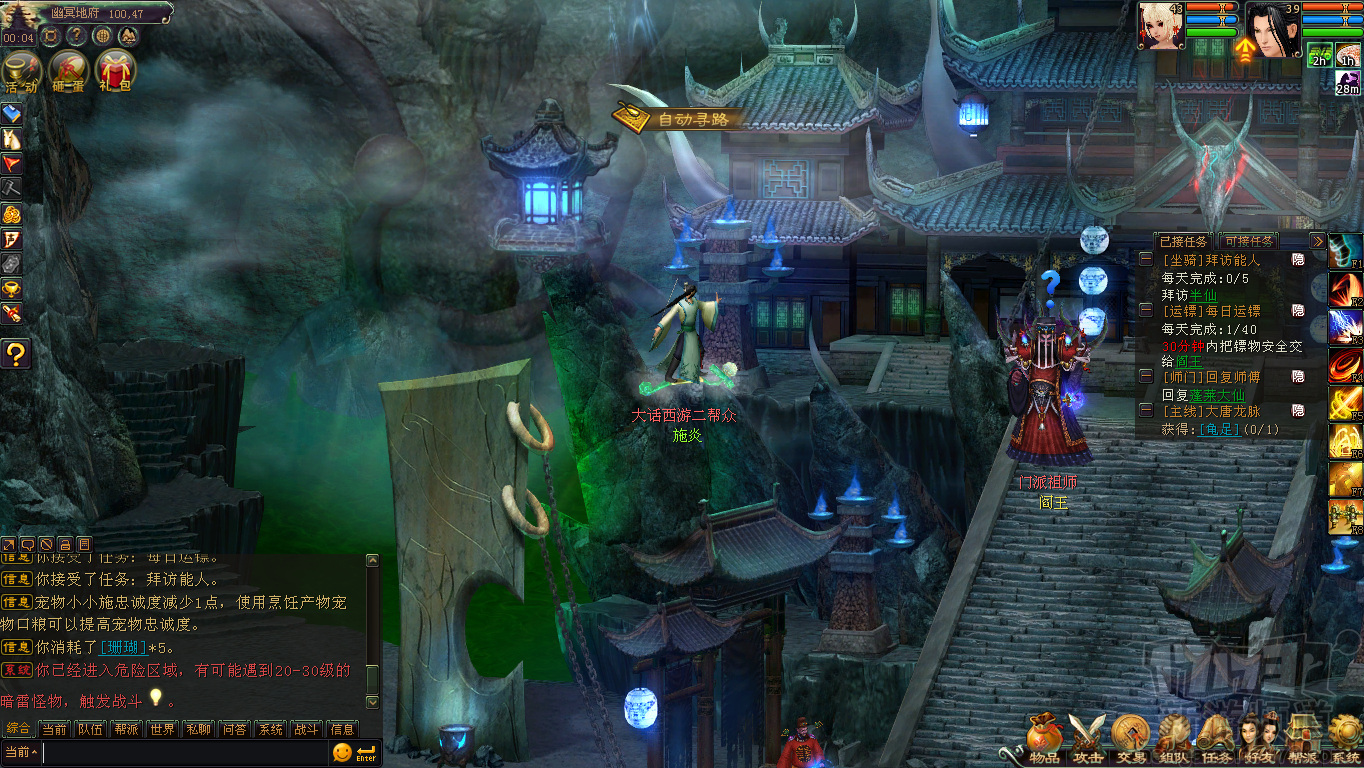Click the chat text input field

tap(185, 752)
